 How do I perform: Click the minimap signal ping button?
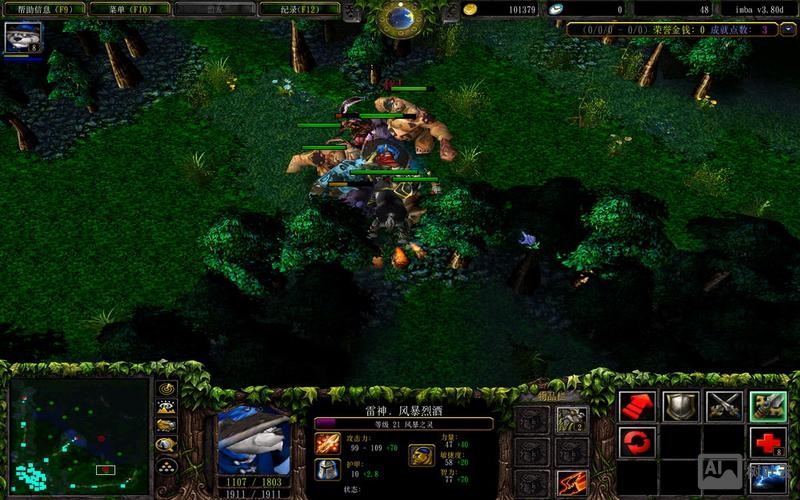[167, 388]
